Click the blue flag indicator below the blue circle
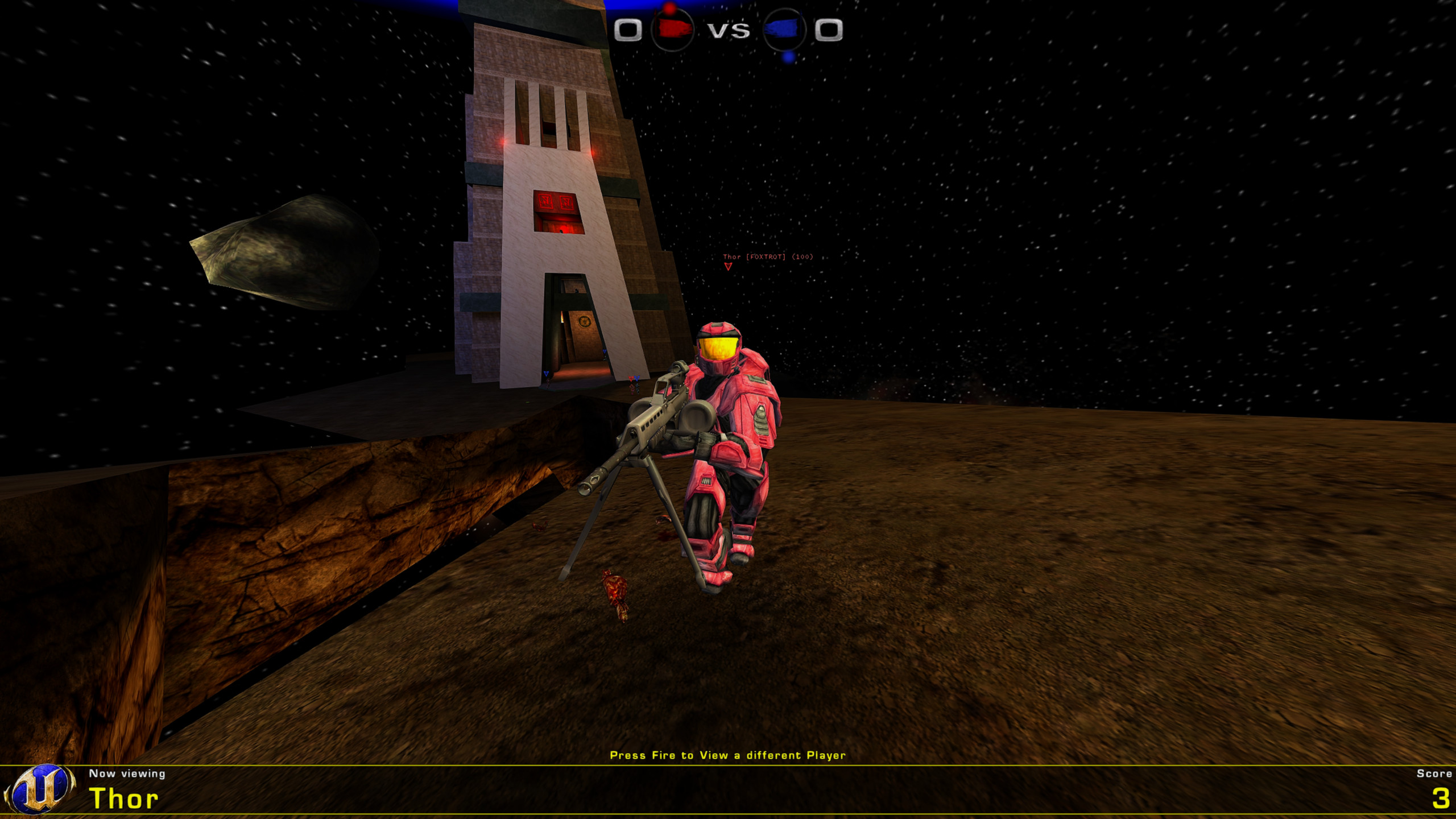 pyautogui.click(x=787, y=57)
